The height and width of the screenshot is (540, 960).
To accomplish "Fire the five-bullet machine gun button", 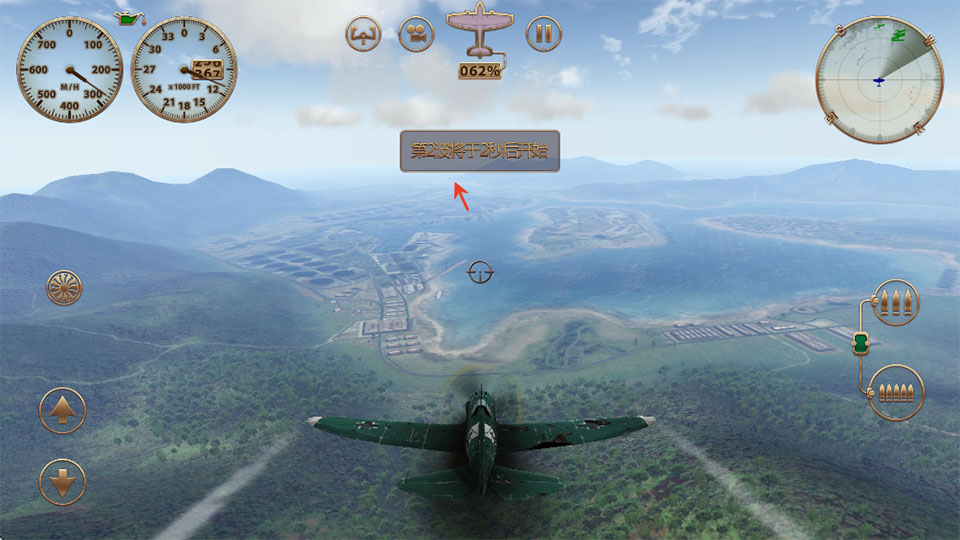I will pyautogui.click(x=895, y=392).
